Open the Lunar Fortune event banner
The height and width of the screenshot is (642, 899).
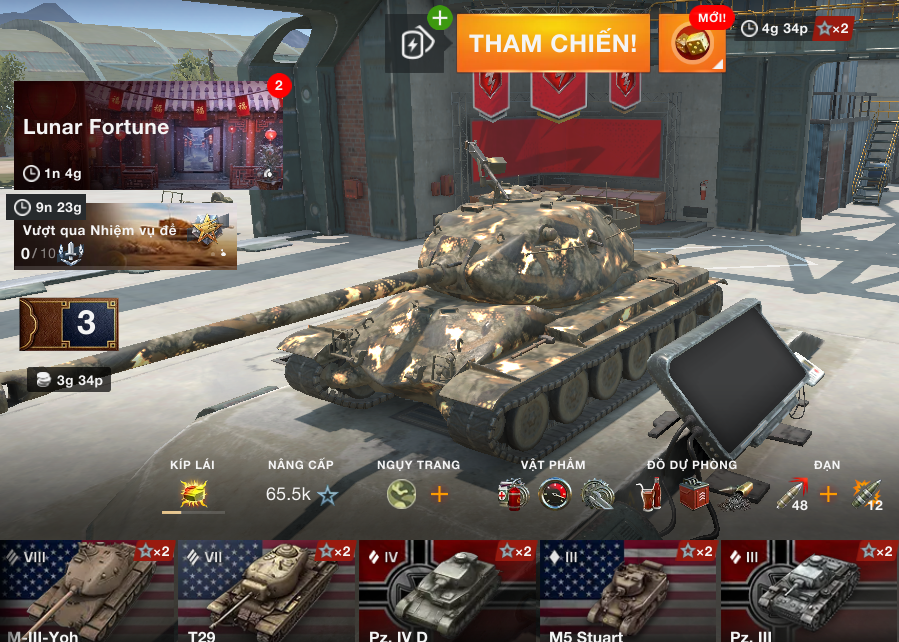tap(148, 135)
